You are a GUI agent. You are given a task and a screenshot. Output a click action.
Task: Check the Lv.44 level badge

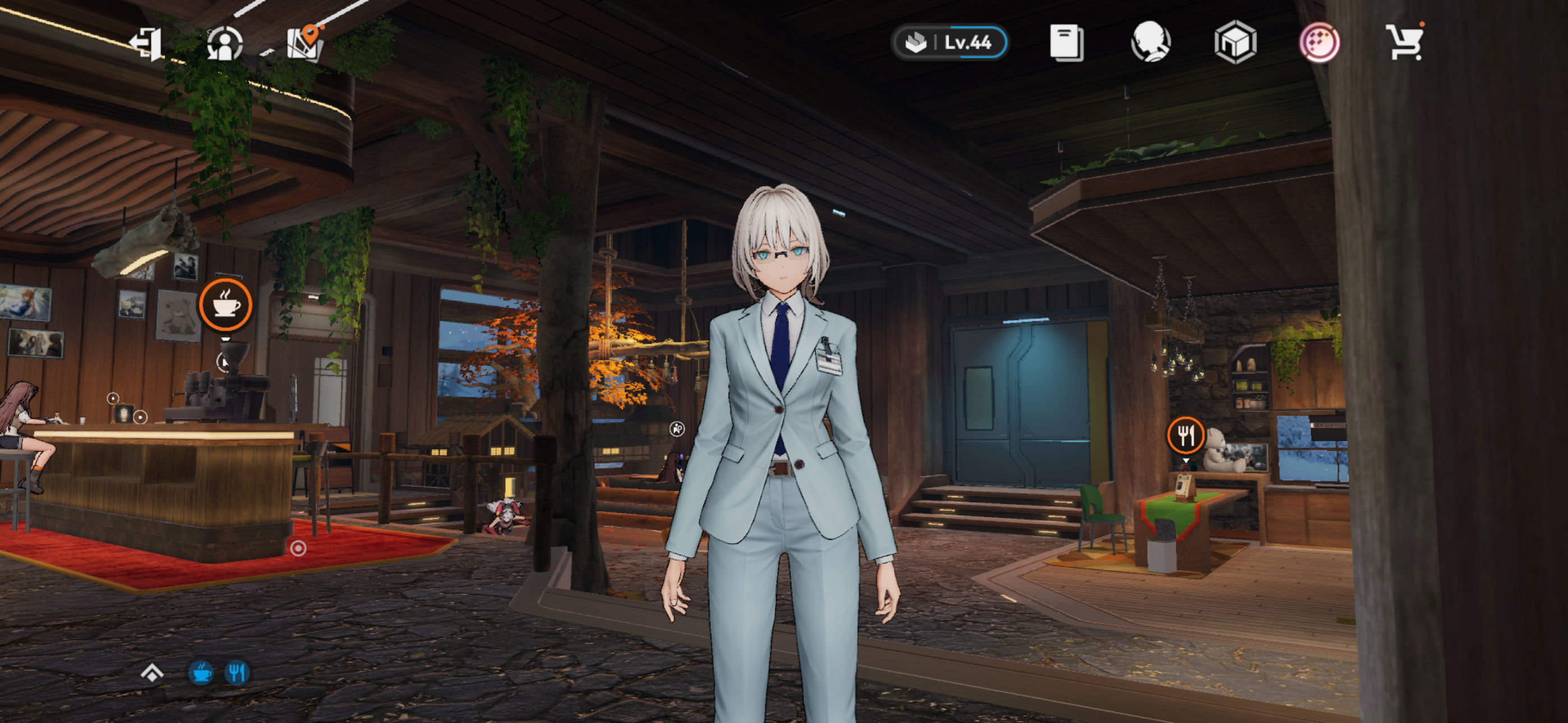(949, 43)
